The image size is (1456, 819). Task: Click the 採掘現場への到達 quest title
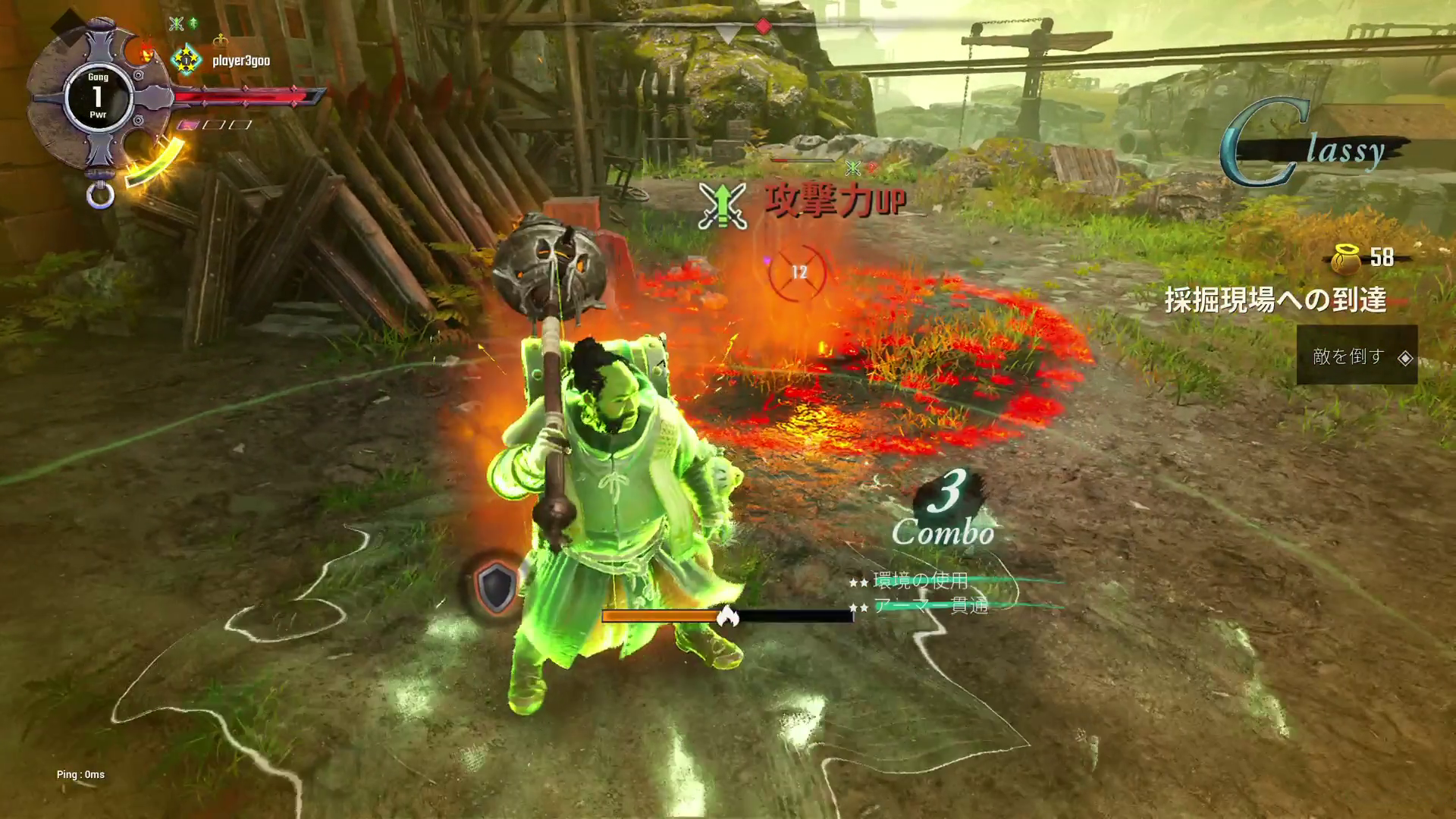[x=1276, y=300]
